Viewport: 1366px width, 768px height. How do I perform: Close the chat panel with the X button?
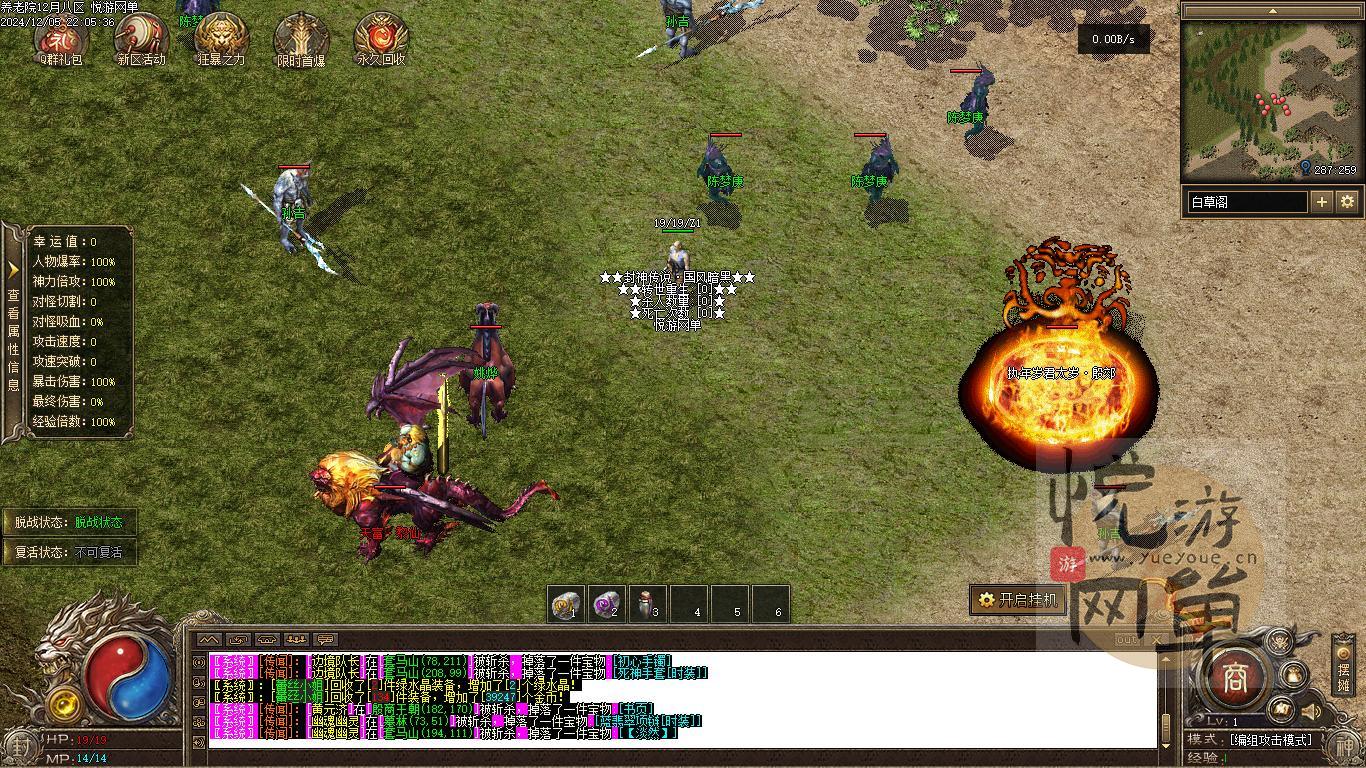(1157, 639)
